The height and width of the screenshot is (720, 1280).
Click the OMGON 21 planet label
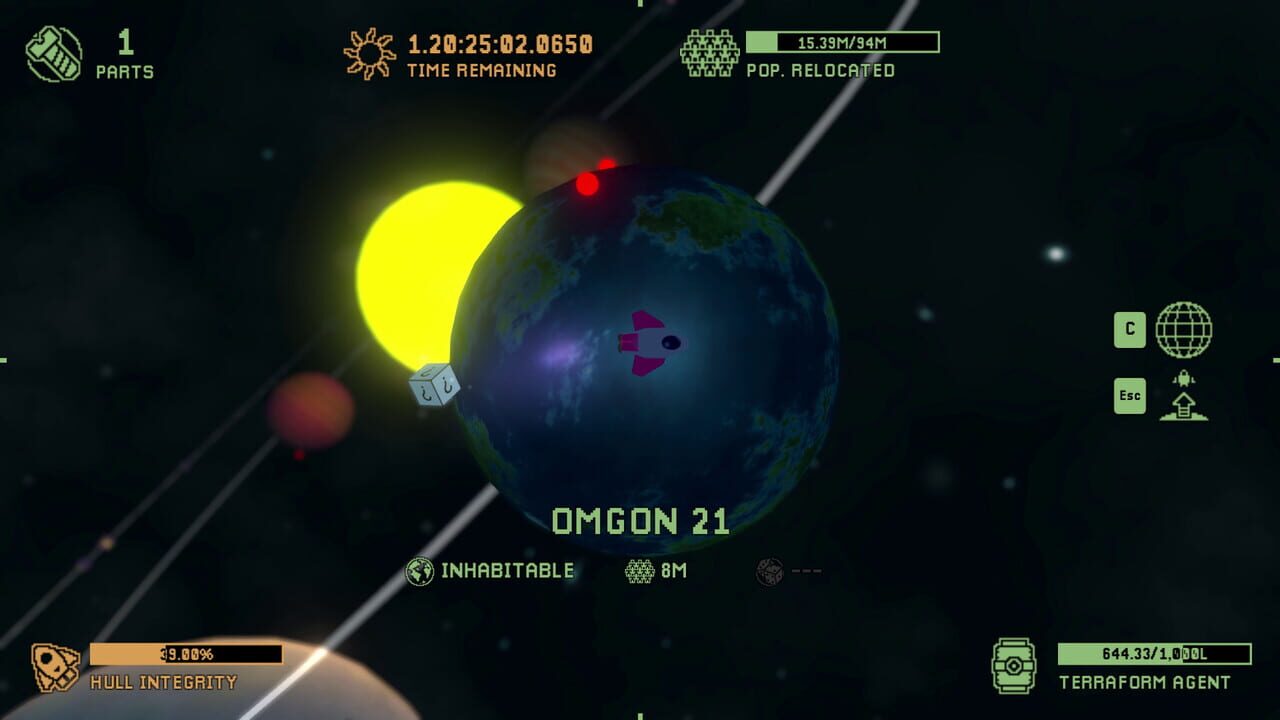click(x=641, y=517)
